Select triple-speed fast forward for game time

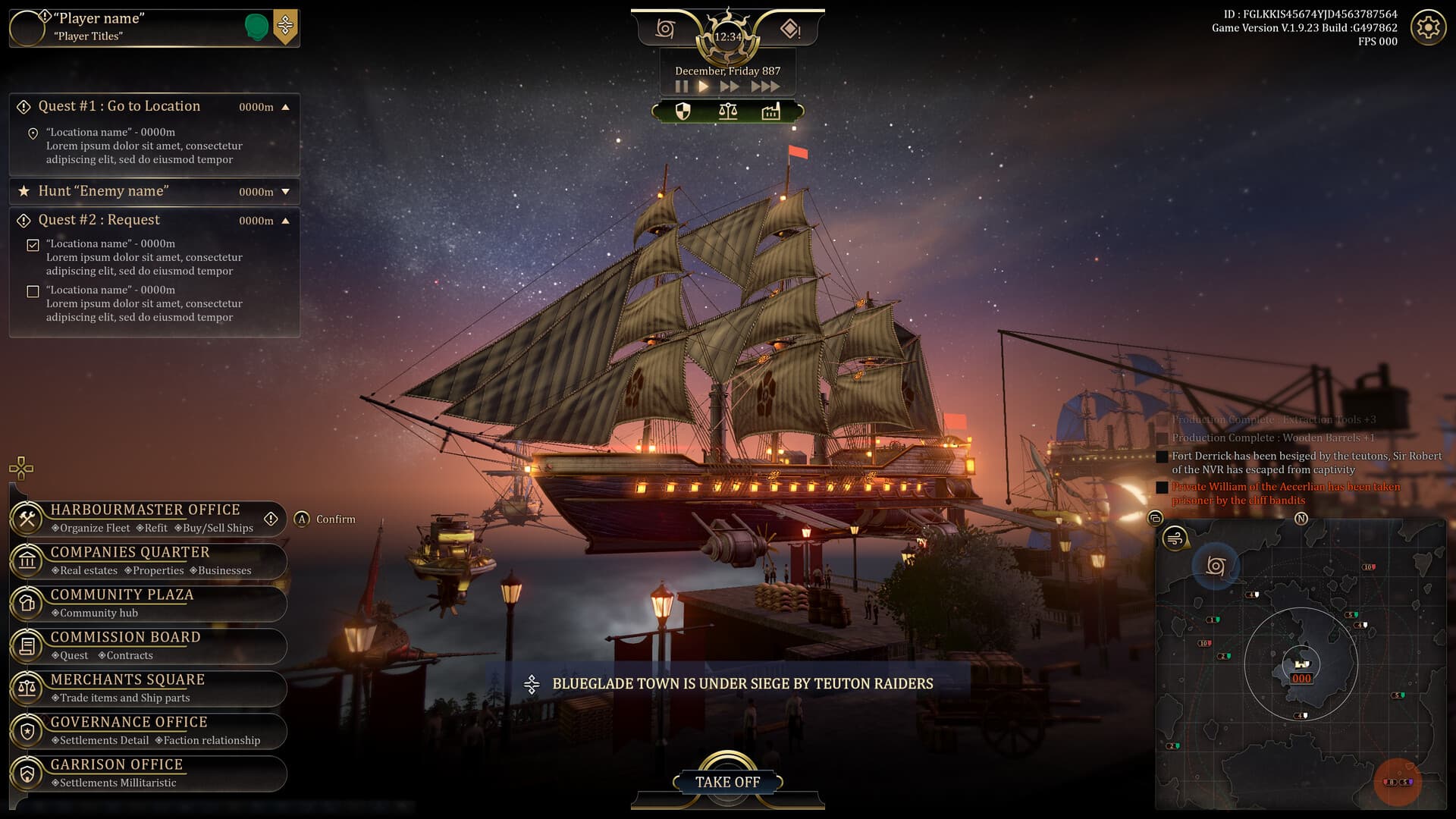pos(767,86)
